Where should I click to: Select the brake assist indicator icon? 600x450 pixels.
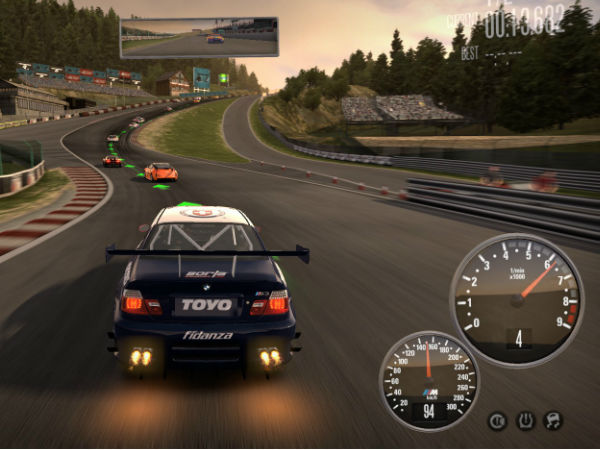click(x=497, y=421)
